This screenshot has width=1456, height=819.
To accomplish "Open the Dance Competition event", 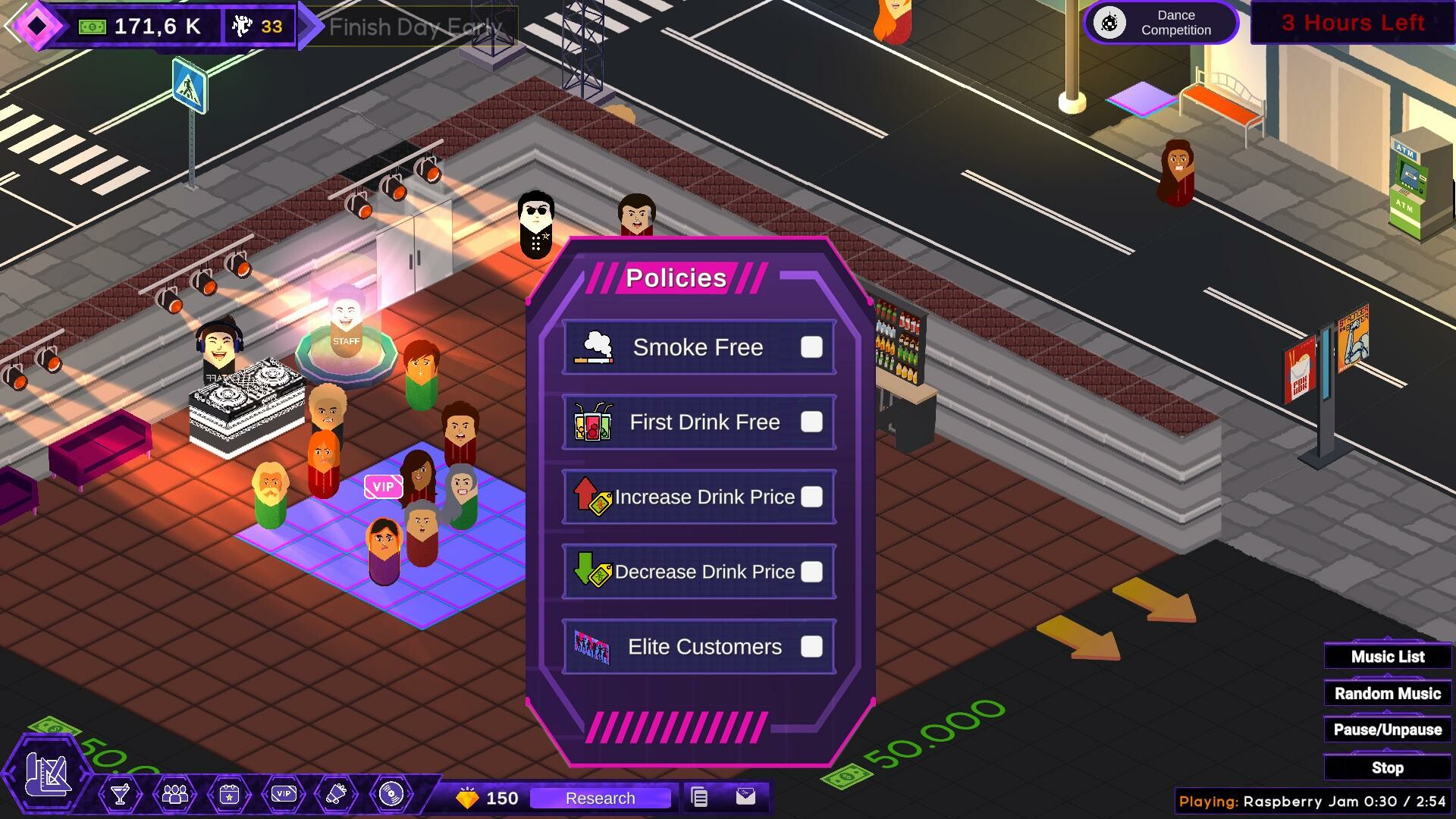I will 1161,23.
